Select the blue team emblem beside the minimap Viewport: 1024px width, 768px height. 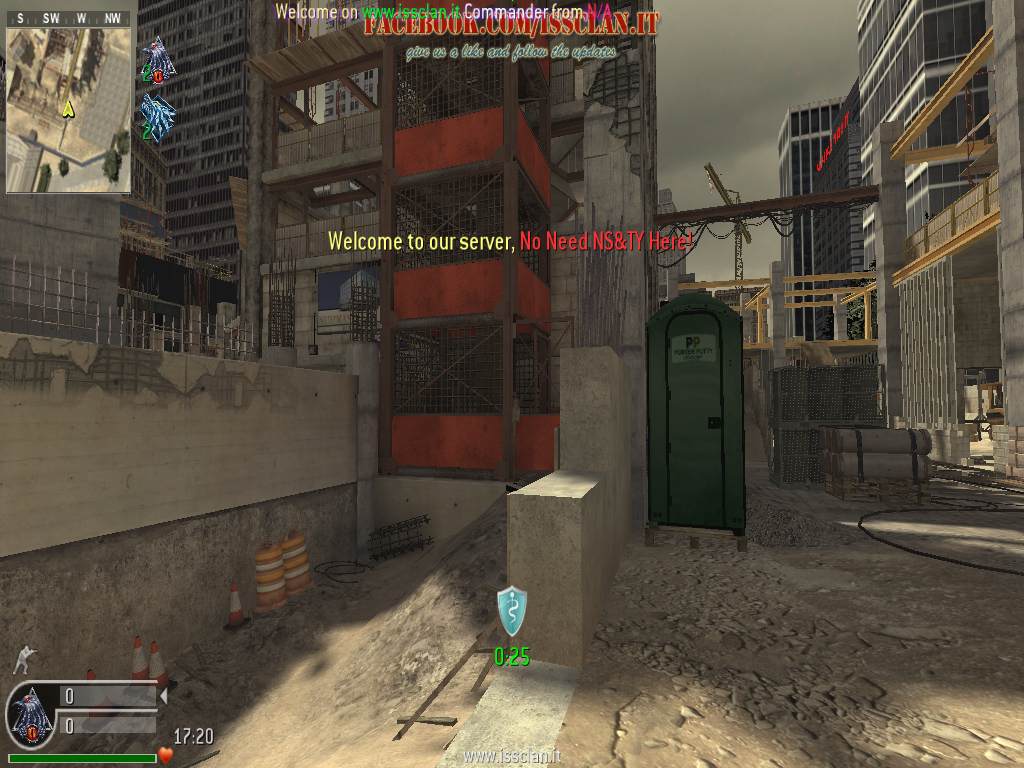coord(157,118)
